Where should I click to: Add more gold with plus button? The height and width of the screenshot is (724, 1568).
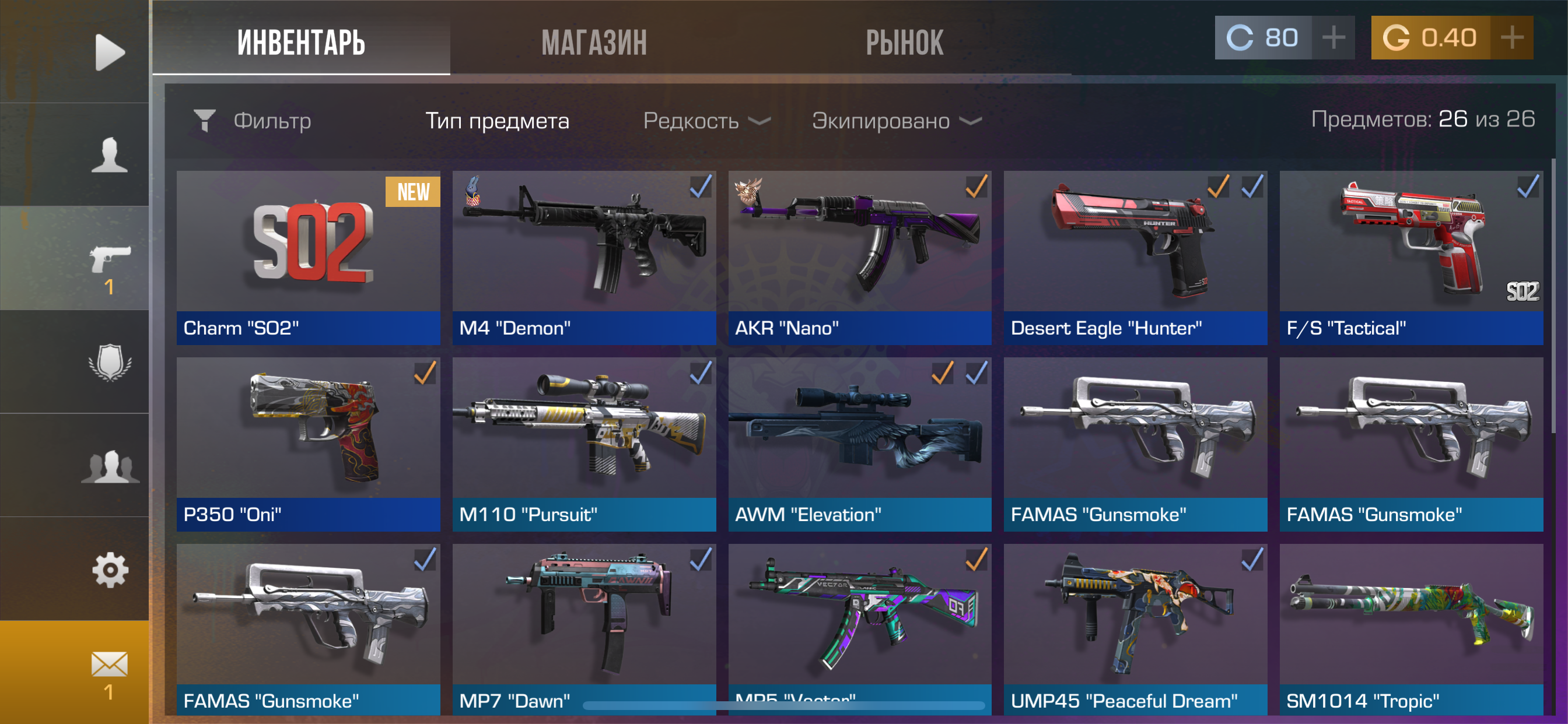1512,38
